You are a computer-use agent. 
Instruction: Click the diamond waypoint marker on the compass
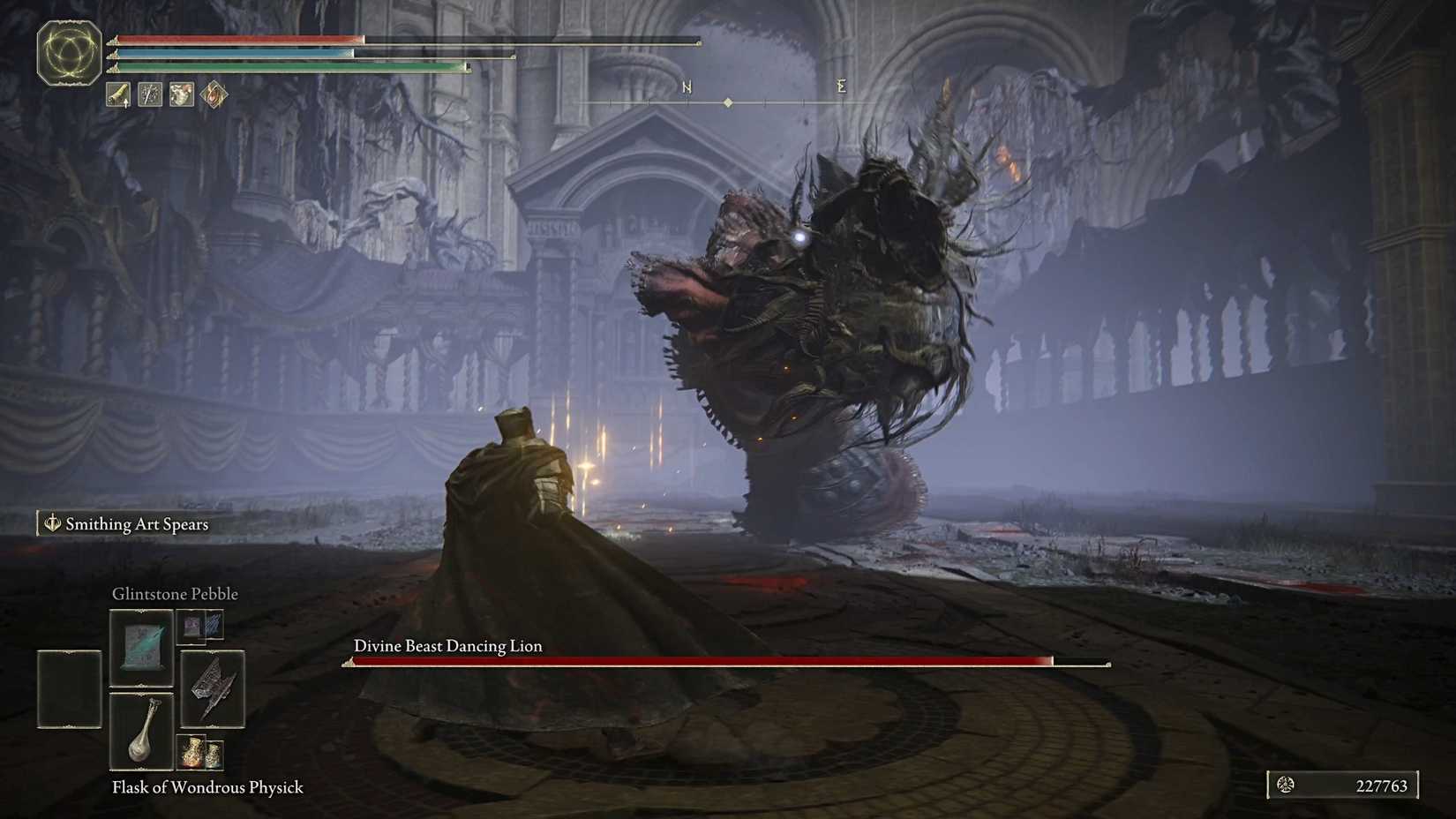[727, 102]
